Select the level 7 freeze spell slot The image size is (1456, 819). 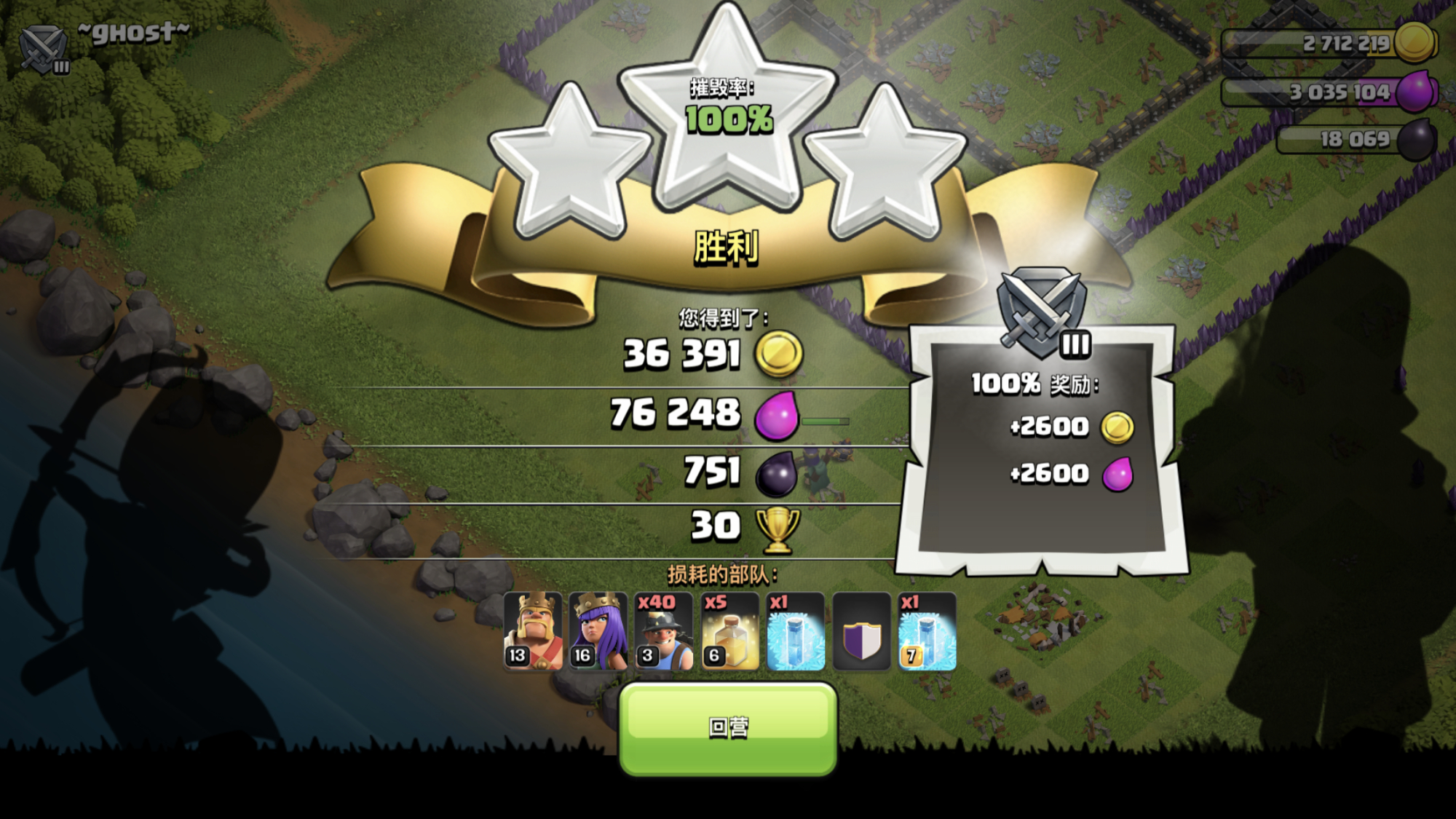(927, 631)
